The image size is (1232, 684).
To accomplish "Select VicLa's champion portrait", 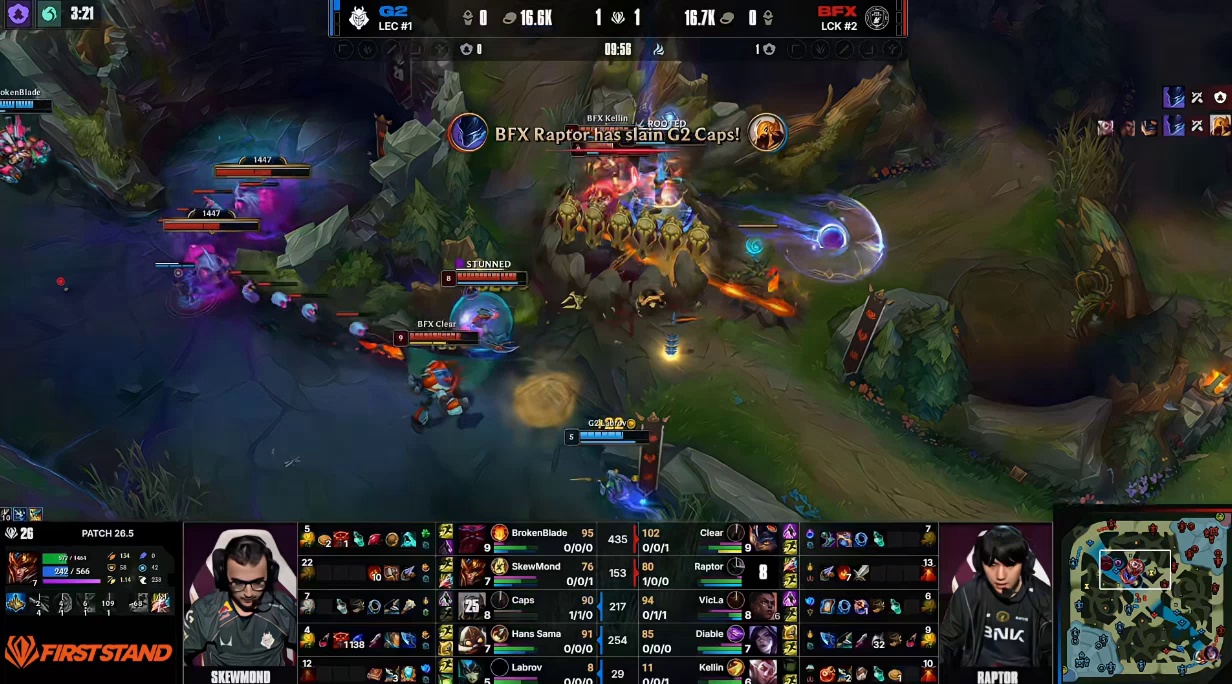I will (x=764, y=606).
